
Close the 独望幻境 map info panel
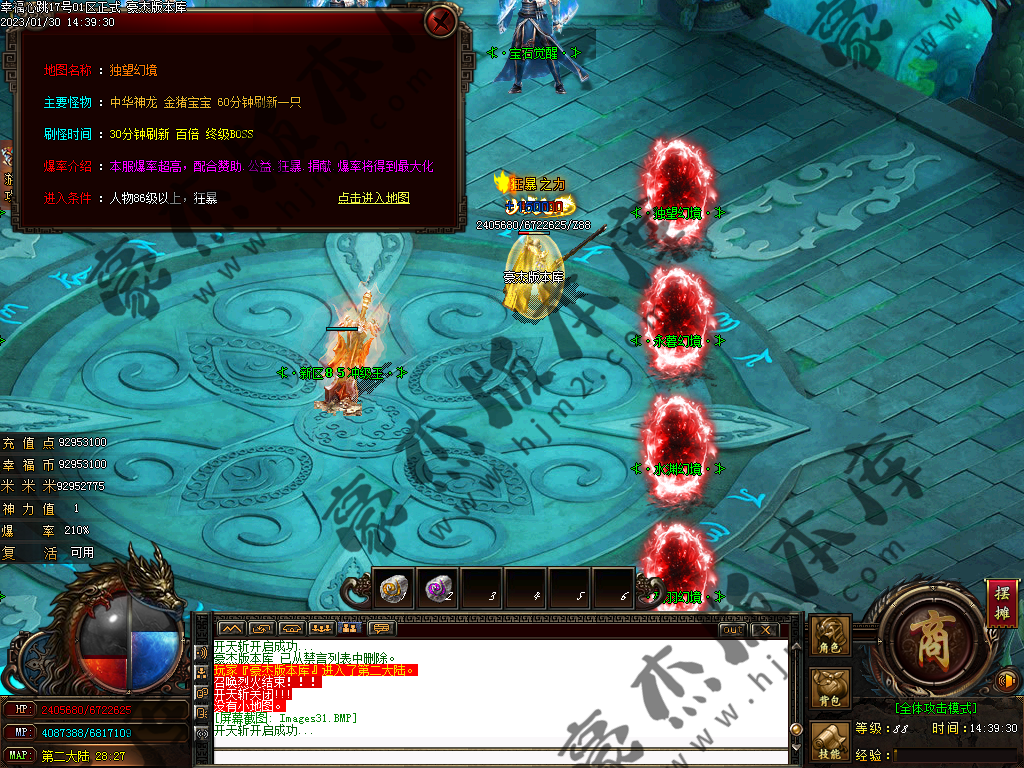pyautogui.click(x=440, y=21)
